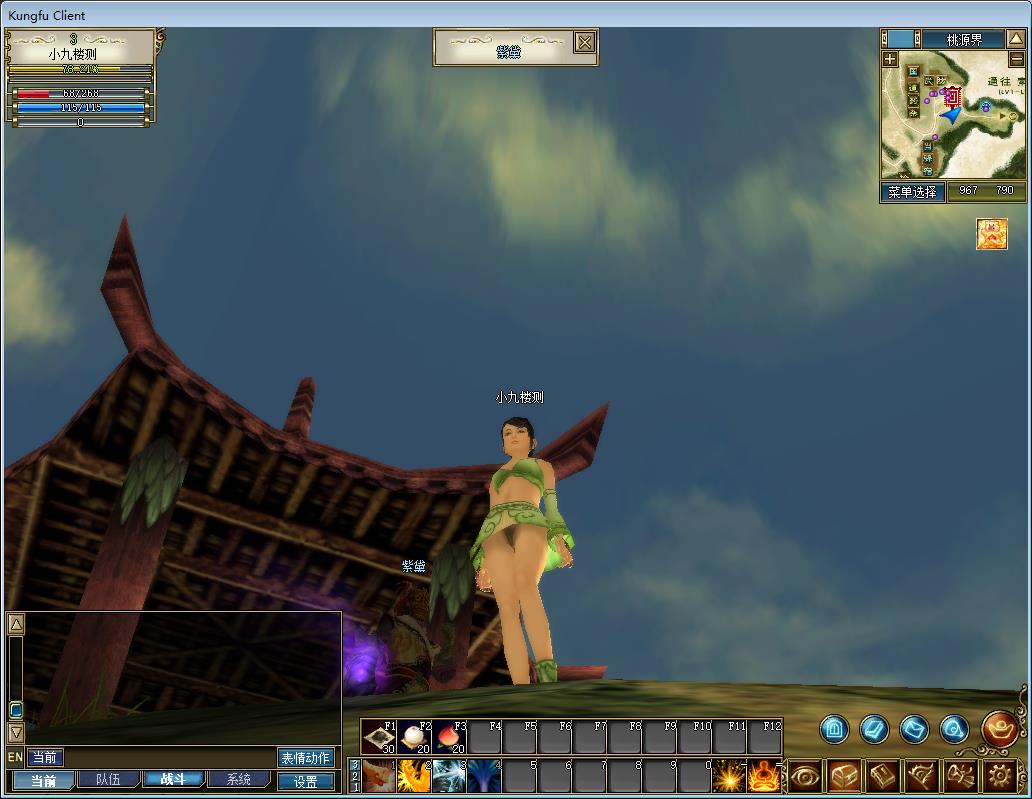The height and width of the screenshot is (799, 1032).
Task: Use the white pearl item in F2 slot
Action: tap(414, 737)
